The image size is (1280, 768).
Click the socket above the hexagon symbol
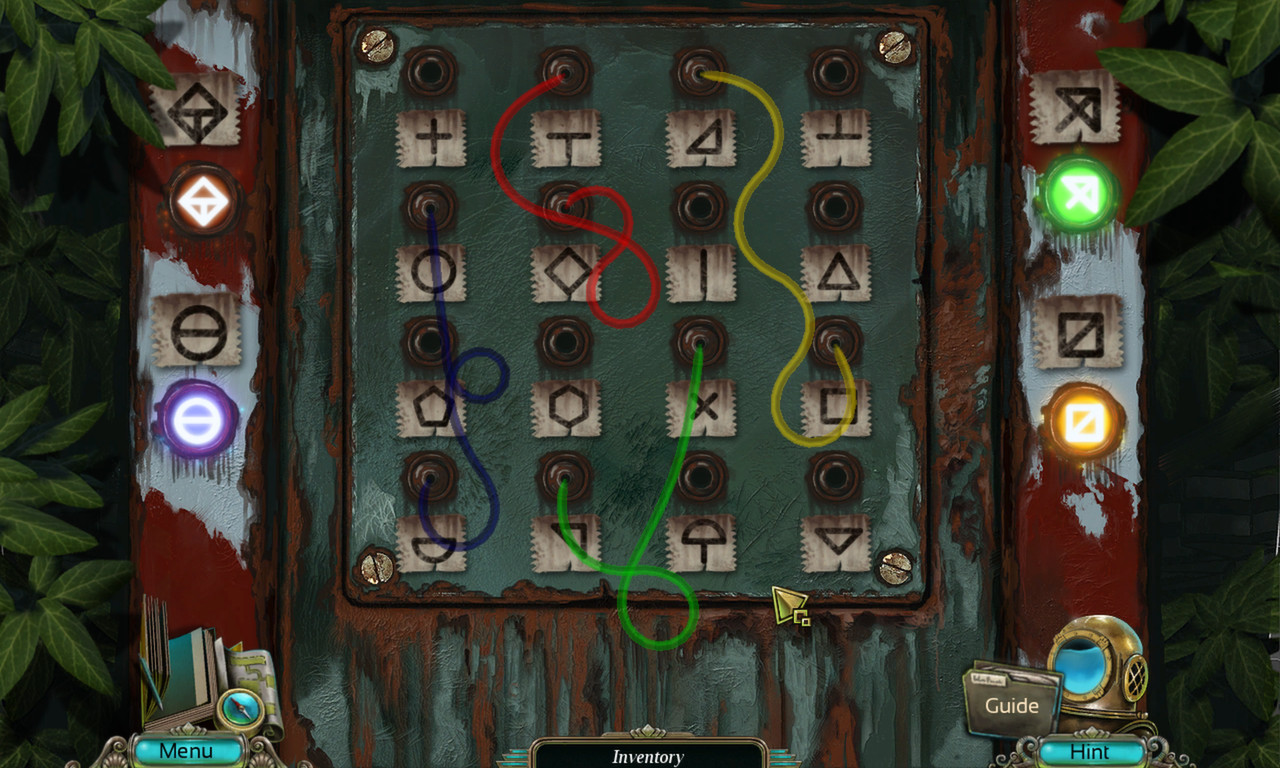[565, 342]
